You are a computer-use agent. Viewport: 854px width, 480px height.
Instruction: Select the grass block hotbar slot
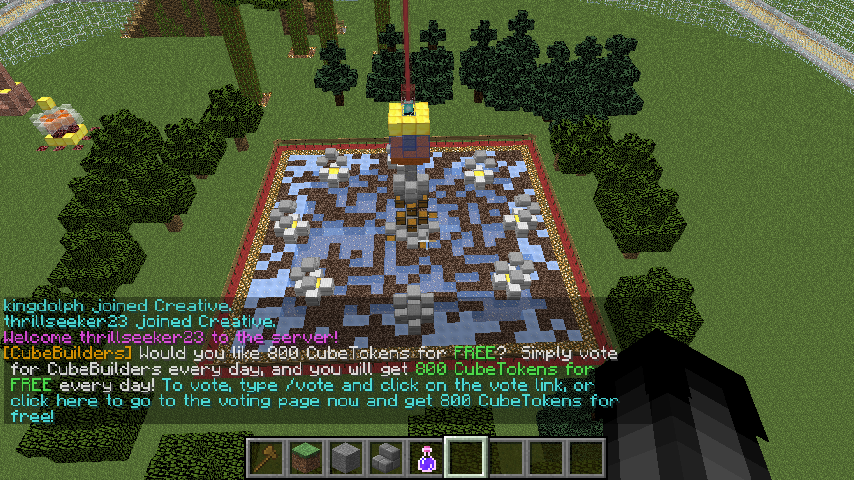[305, 458]
